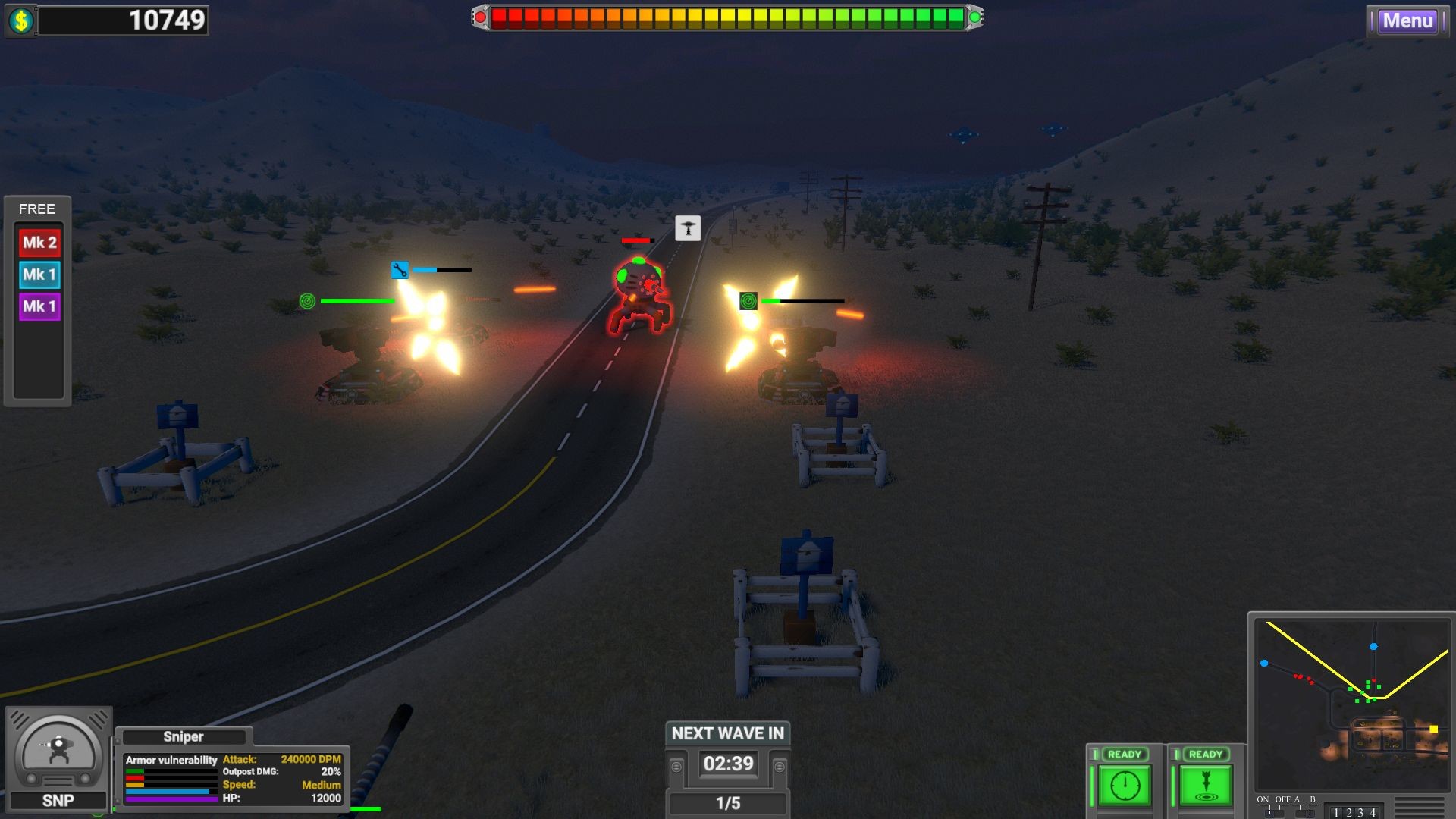Click the blue Mk 1 tier icon
This screenshot has height=819, width=1456.
point(38,274)
